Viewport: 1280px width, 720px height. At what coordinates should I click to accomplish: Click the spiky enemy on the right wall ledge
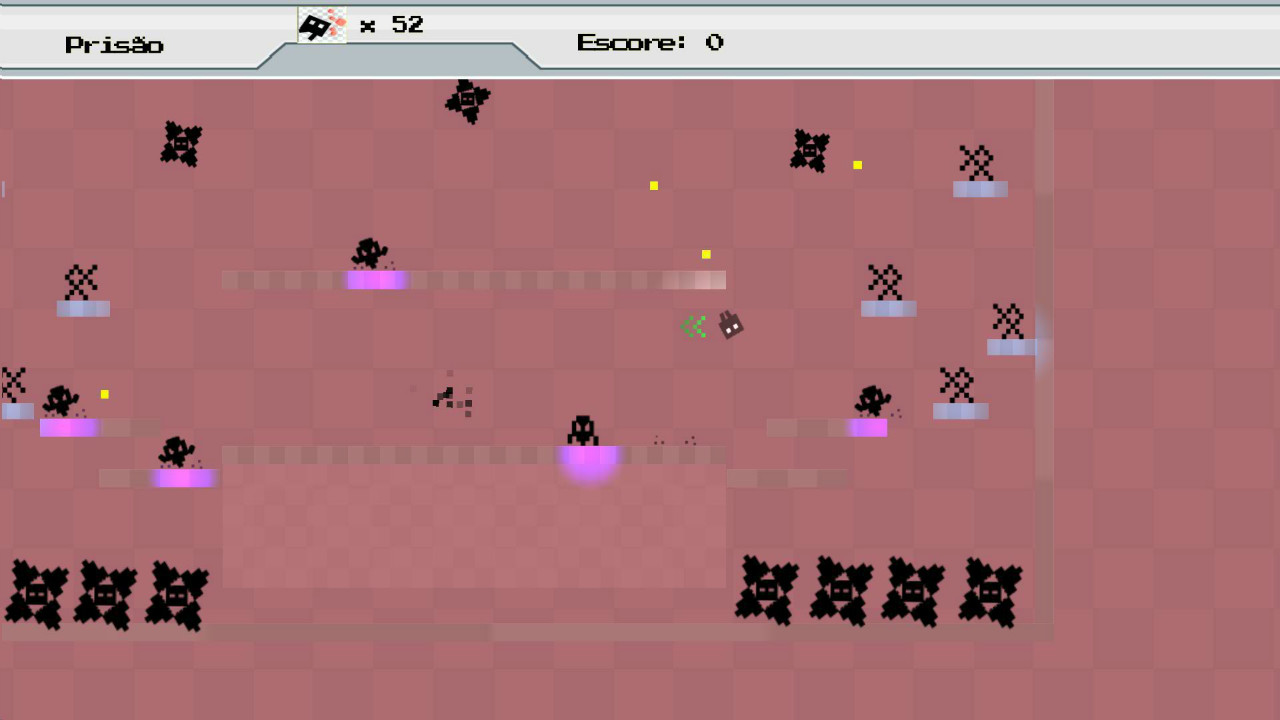(1008, 322)
